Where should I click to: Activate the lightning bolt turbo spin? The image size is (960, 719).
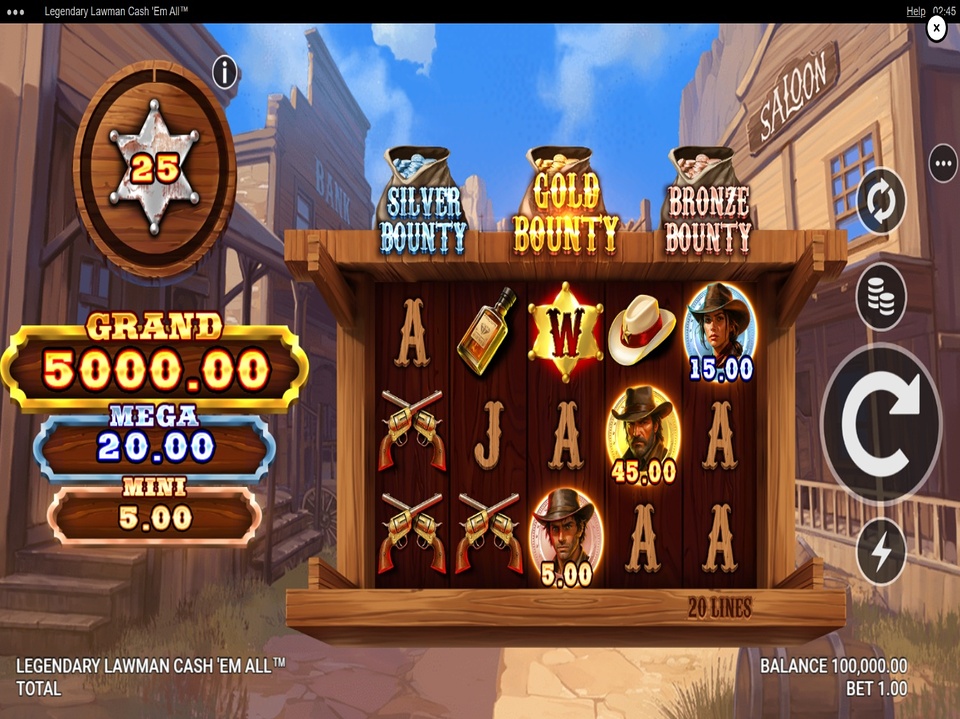pyautogui.click(x=881, y=552)
